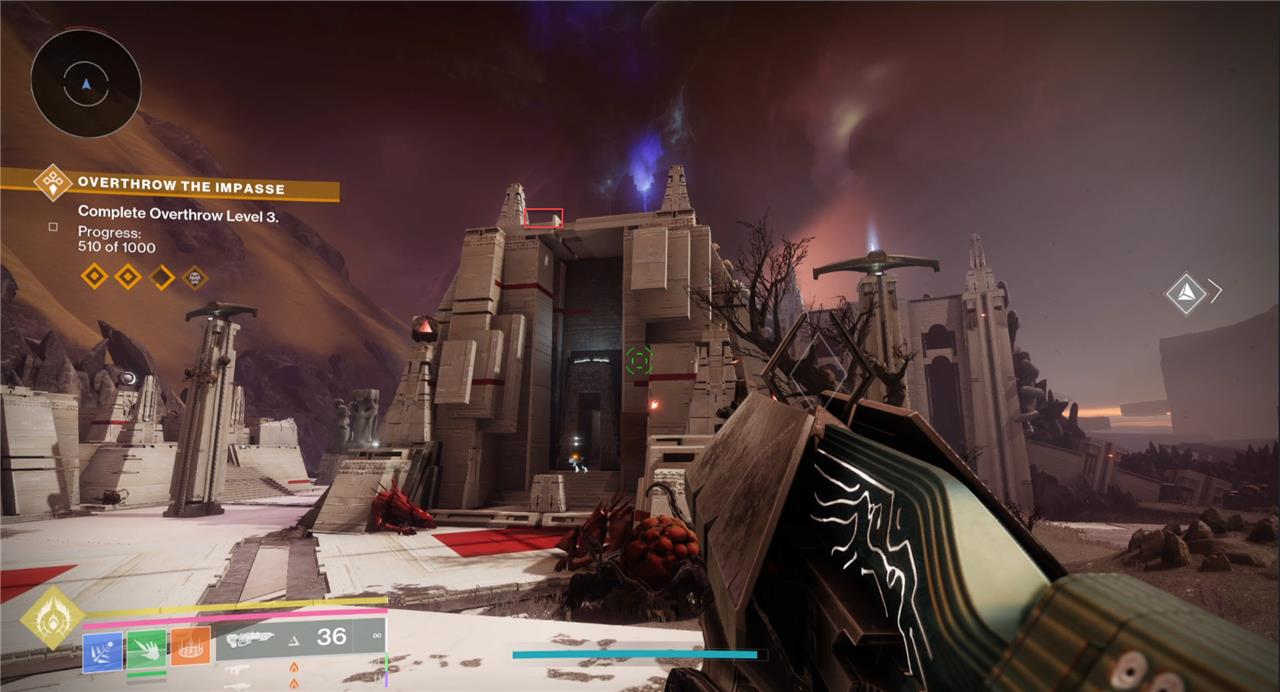Activate the orange class ability icon
This screenshot has height=692, width=1280.
pos(190,647)
